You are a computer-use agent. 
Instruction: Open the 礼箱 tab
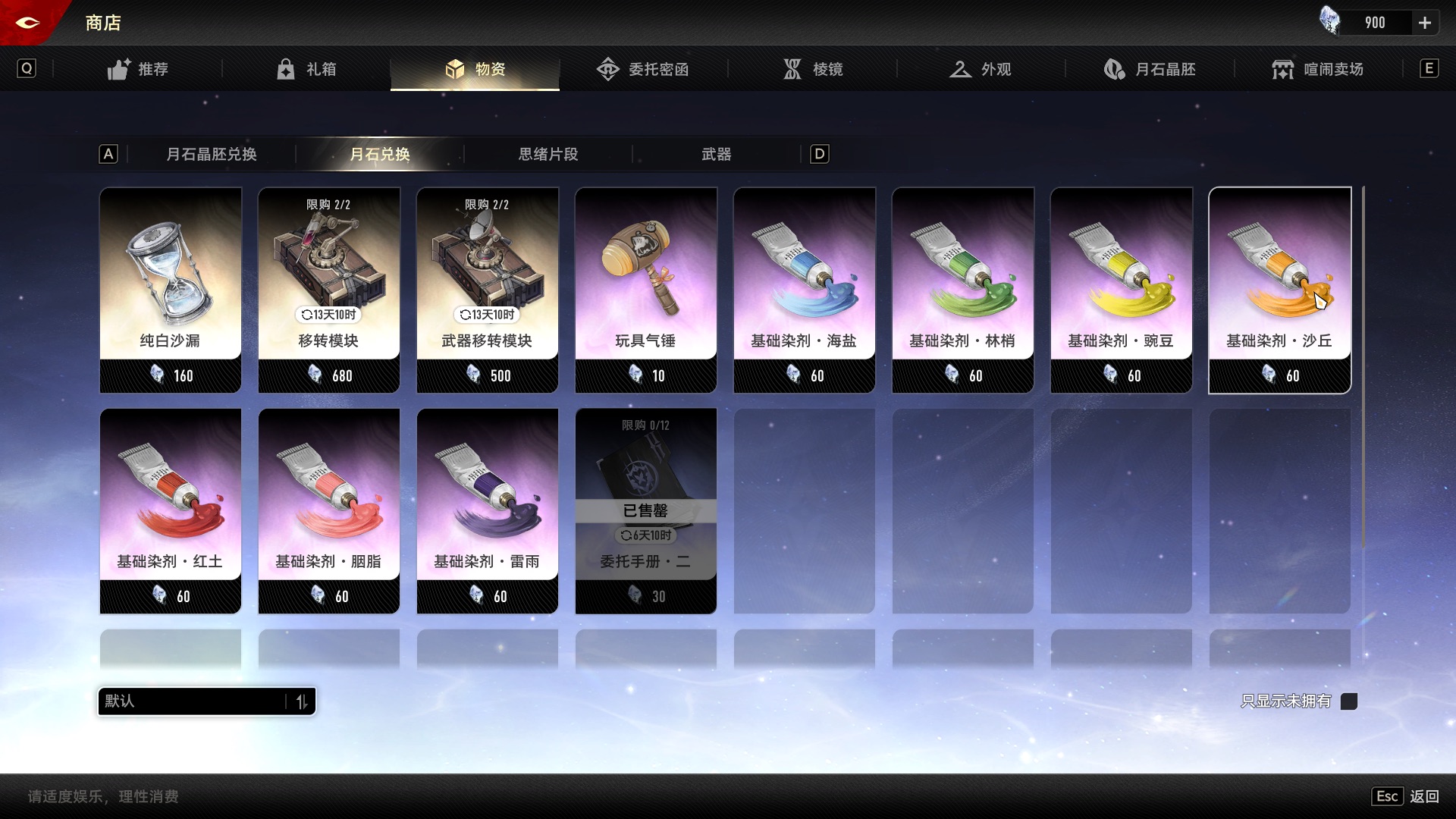coord(306,69)
